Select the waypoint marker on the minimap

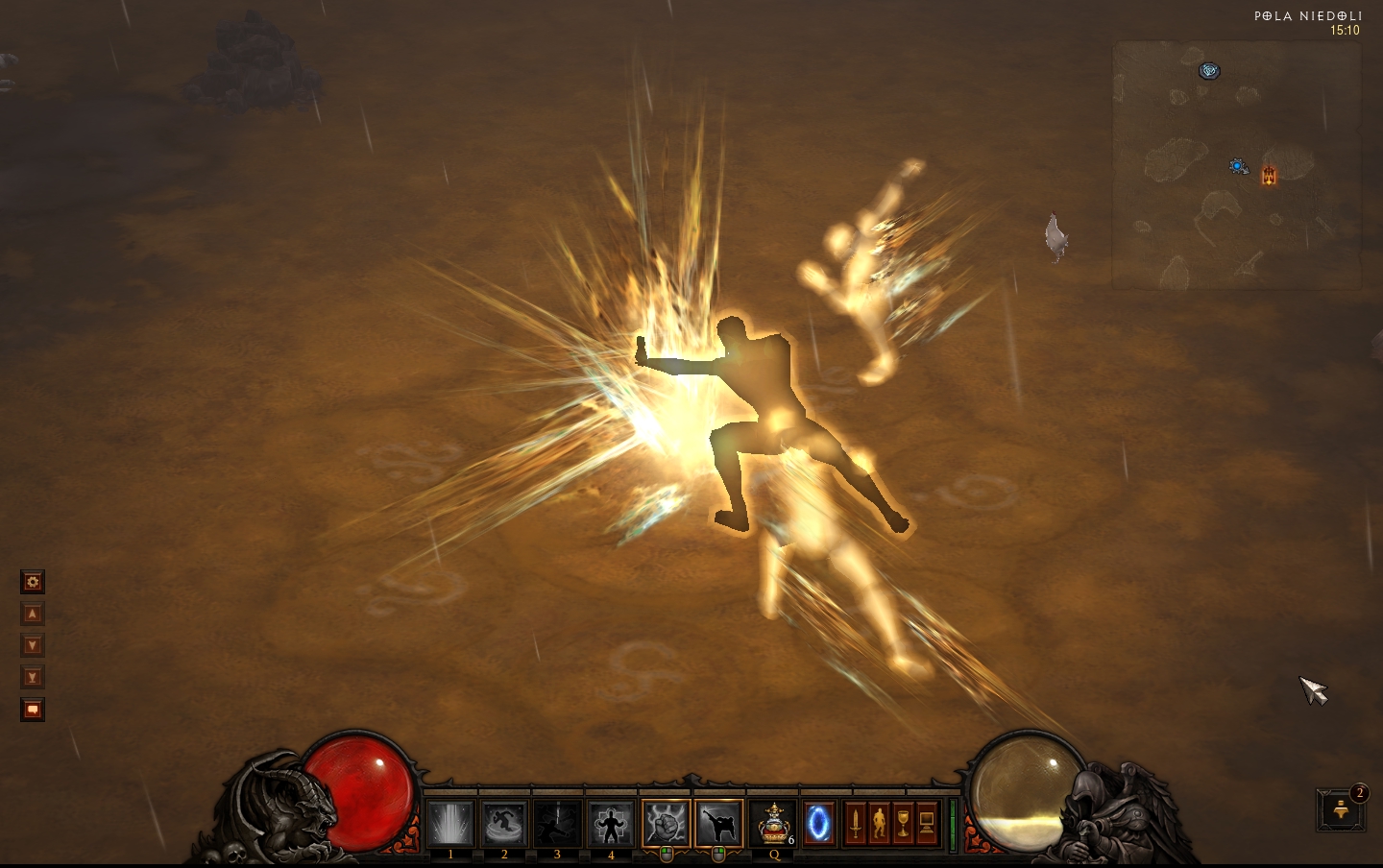1209,70
